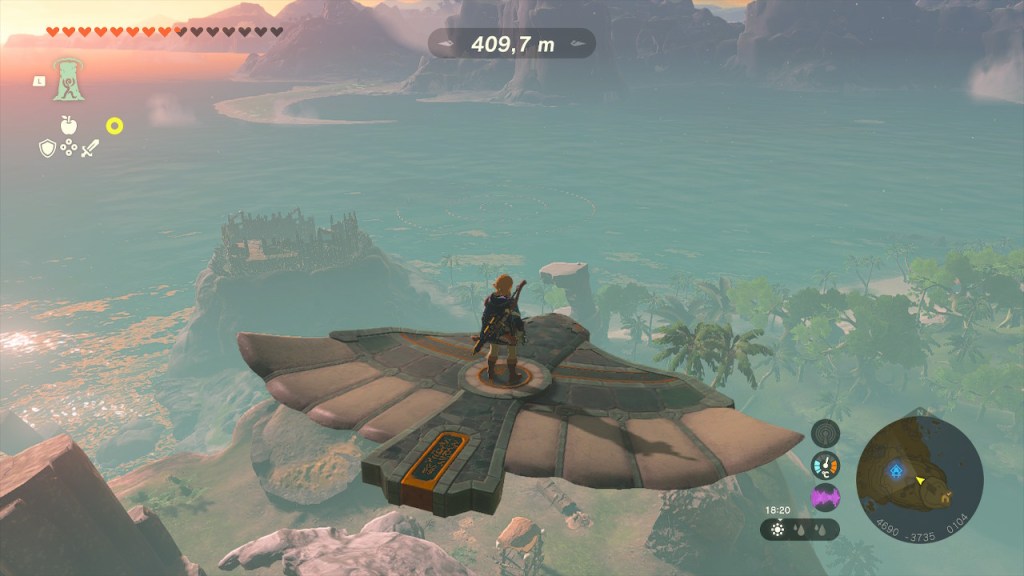Click the sunny weather forecast icon

pos(777,530)
